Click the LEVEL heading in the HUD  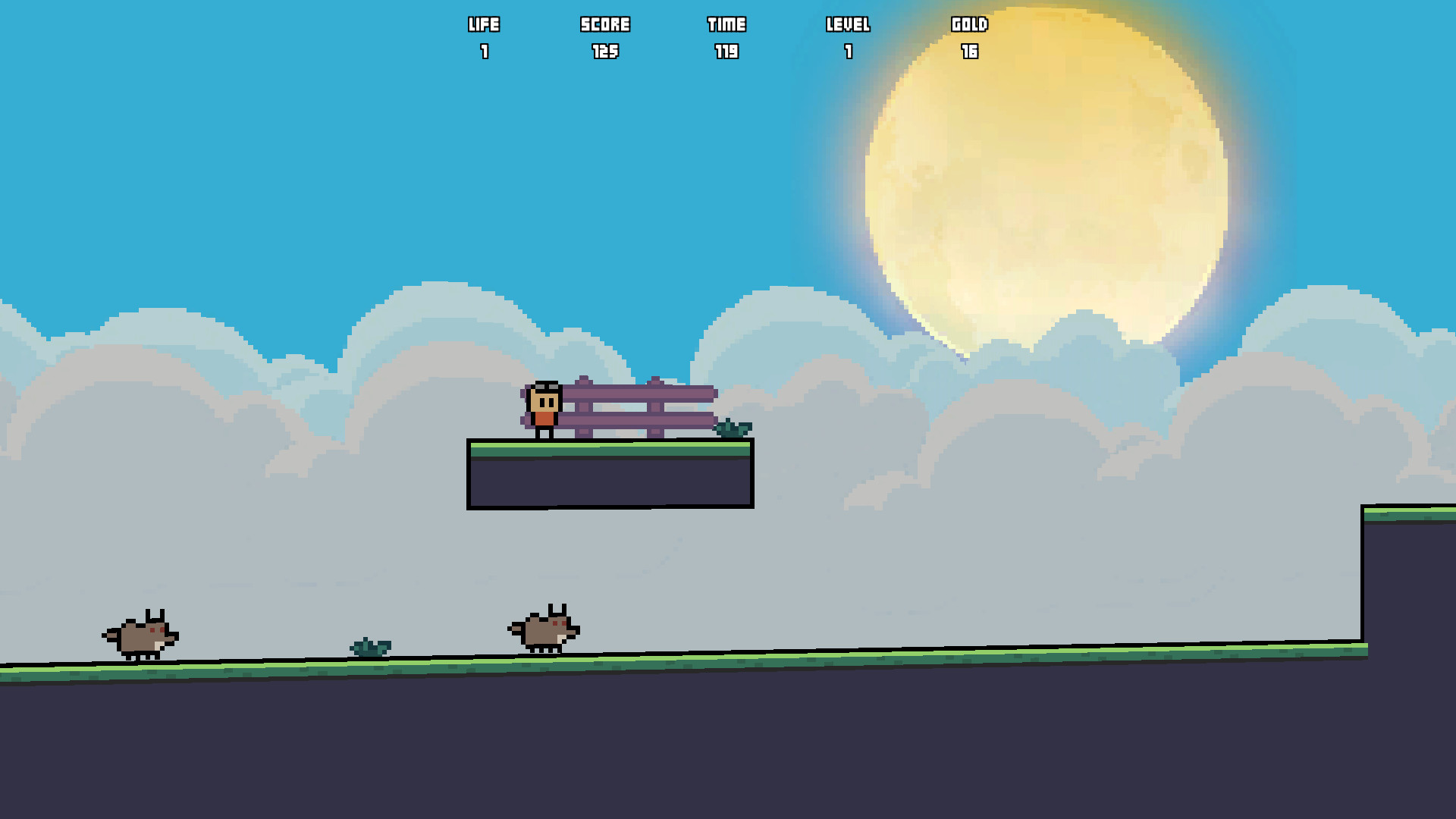(849, 24)
